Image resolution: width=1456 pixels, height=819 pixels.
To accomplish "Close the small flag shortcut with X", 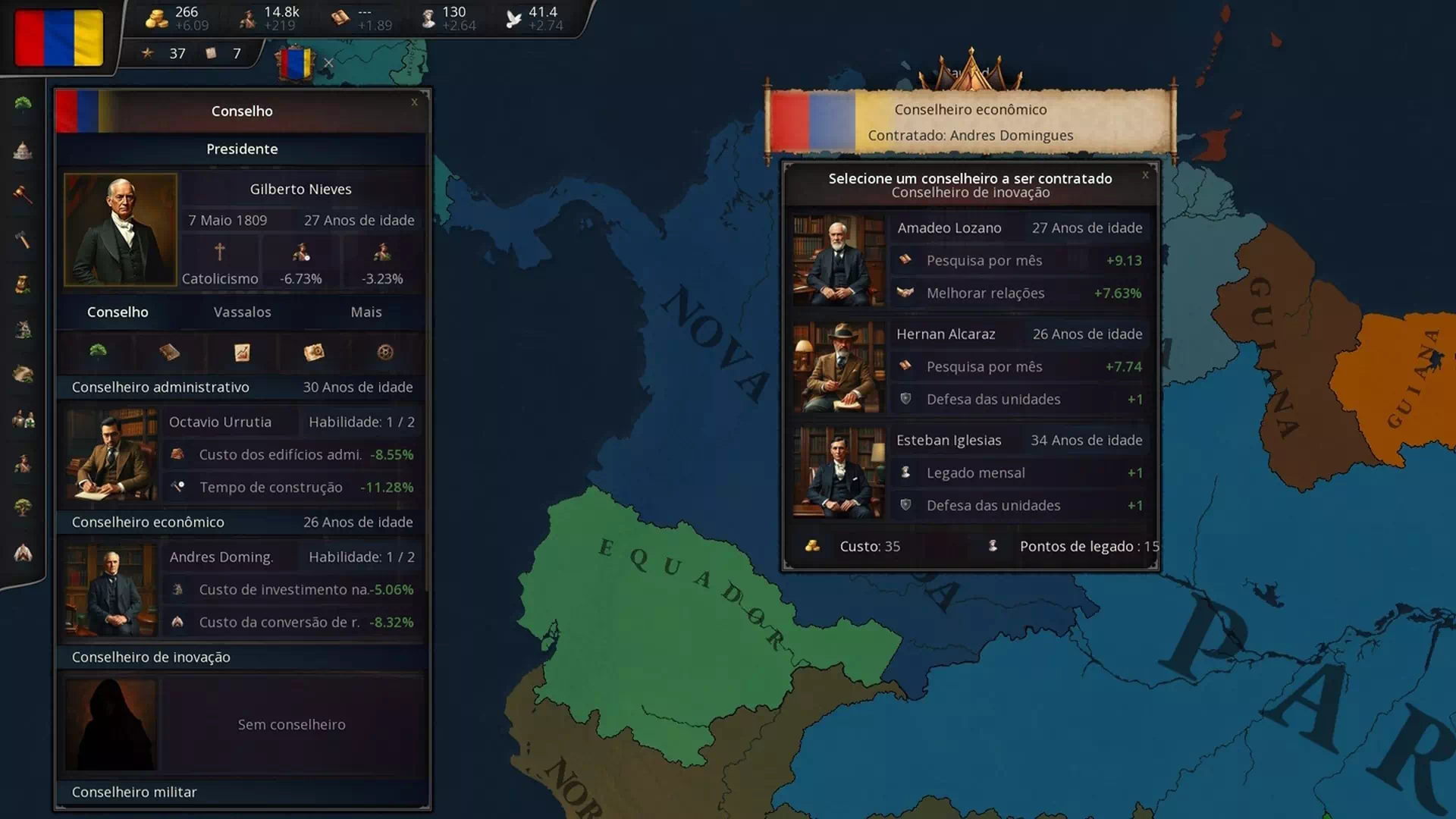I will [x=328, y=63].
